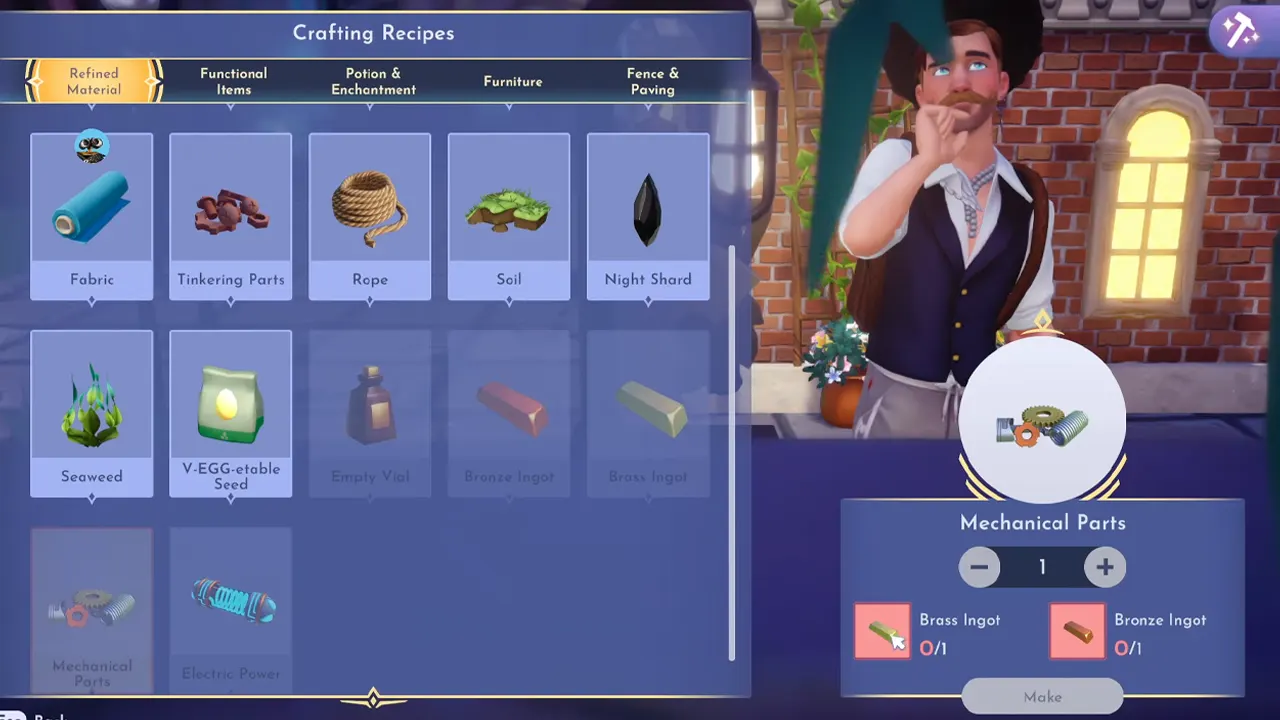Open the Rope recipe
The image size is (1280, 720).
[370, 210]
